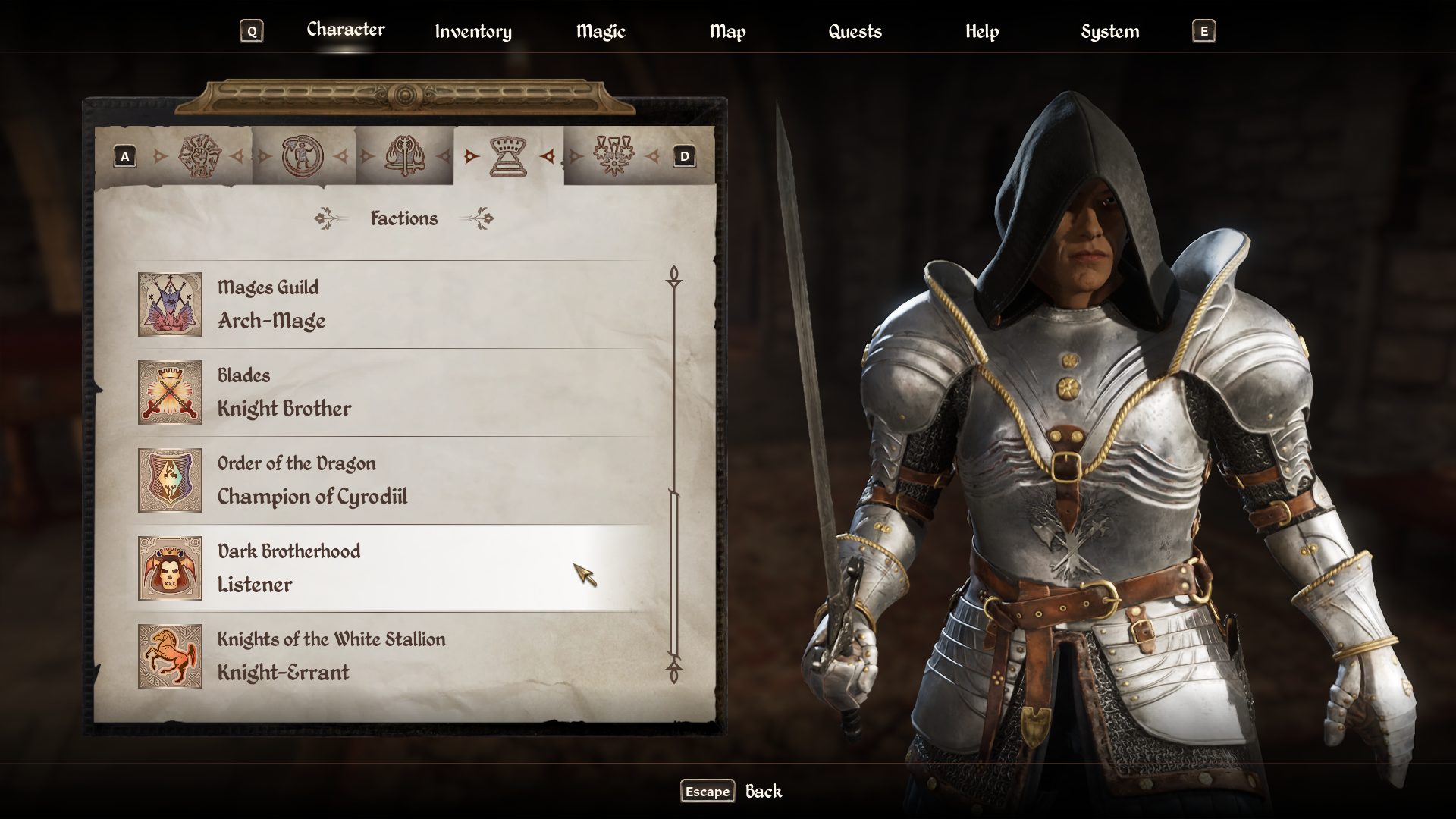Viewport: 1456px width, 819px height.
Task: Click the Dark Brotherhood Listener entry
Action: tap(393, 568)
